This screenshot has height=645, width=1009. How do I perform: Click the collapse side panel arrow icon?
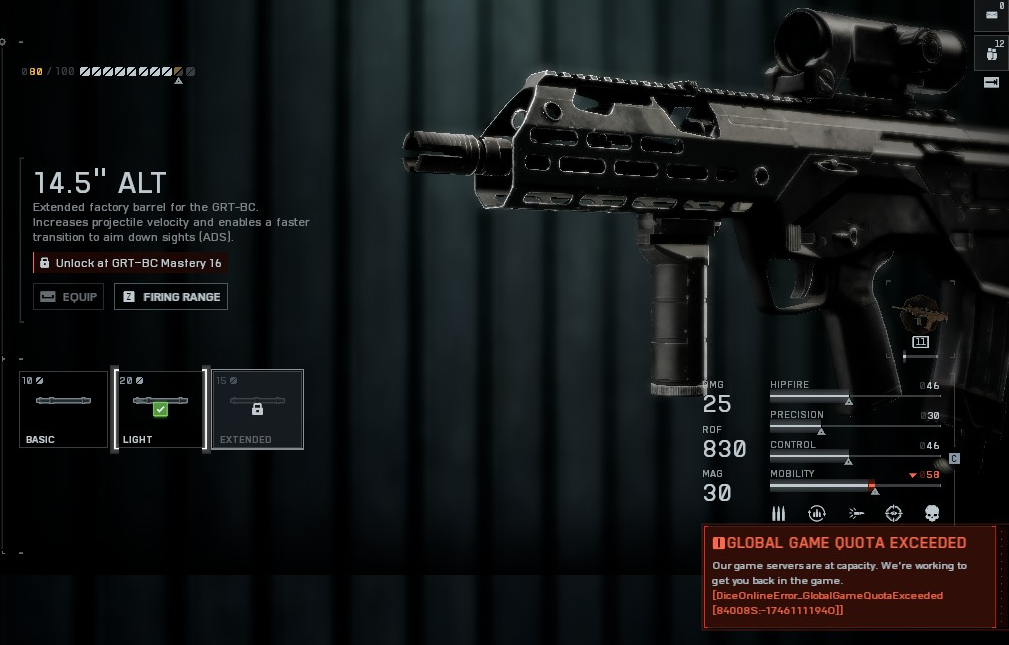[992, 83]
